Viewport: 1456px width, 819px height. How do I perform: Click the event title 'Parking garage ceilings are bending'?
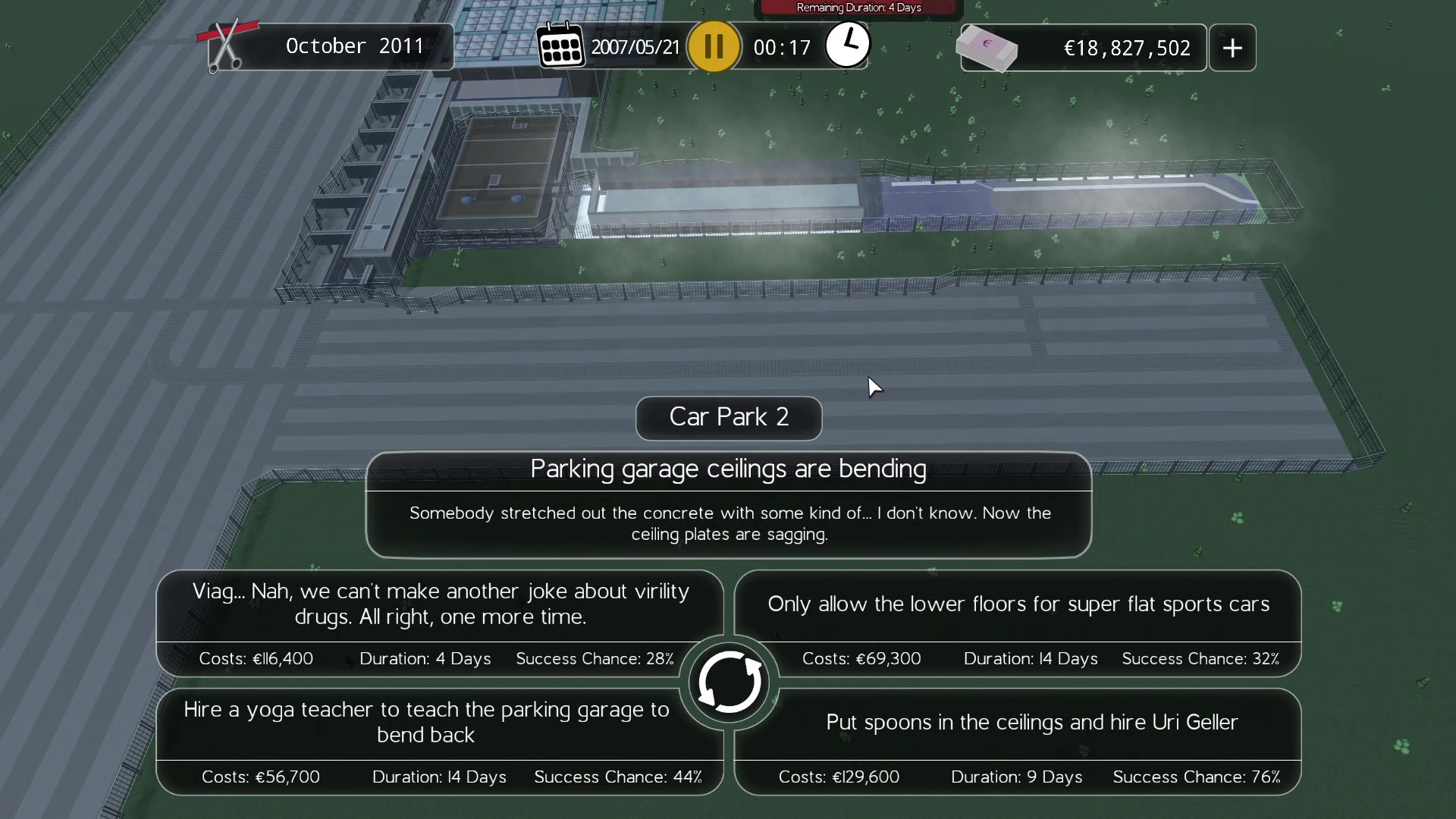coord(728,469)
